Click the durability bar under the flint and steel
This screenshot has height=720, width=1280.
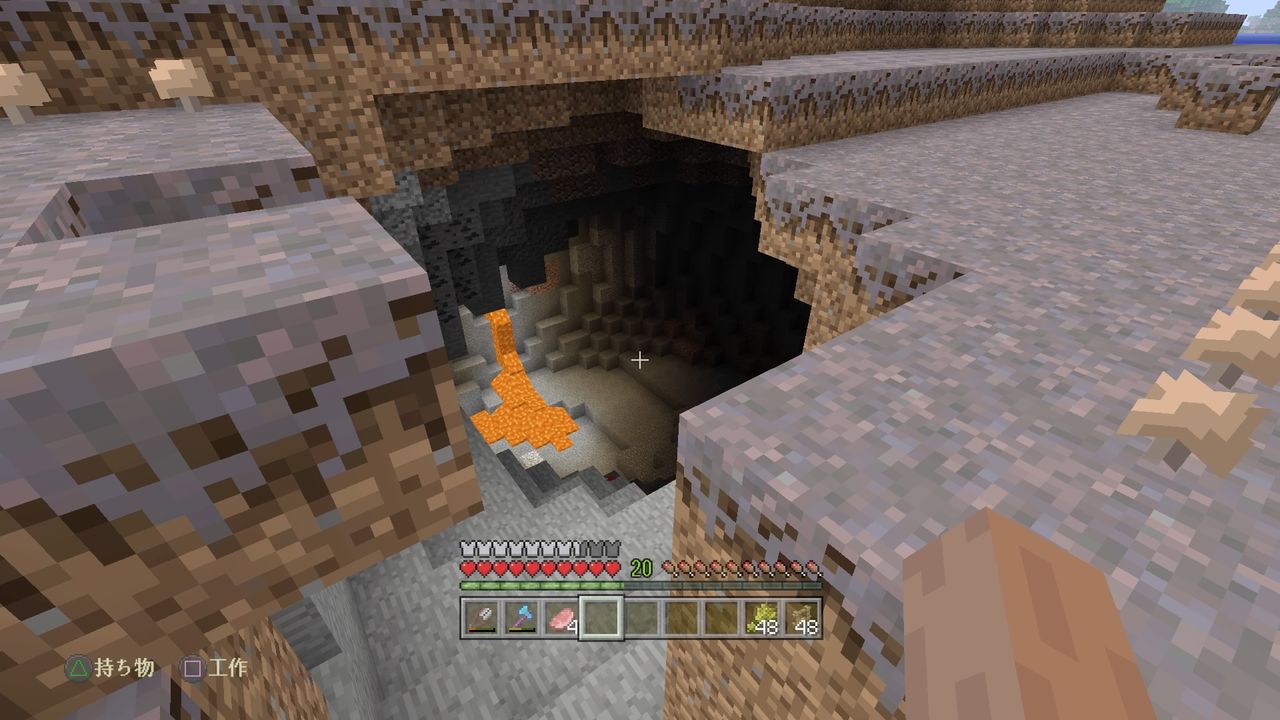(x=480, y=628)
